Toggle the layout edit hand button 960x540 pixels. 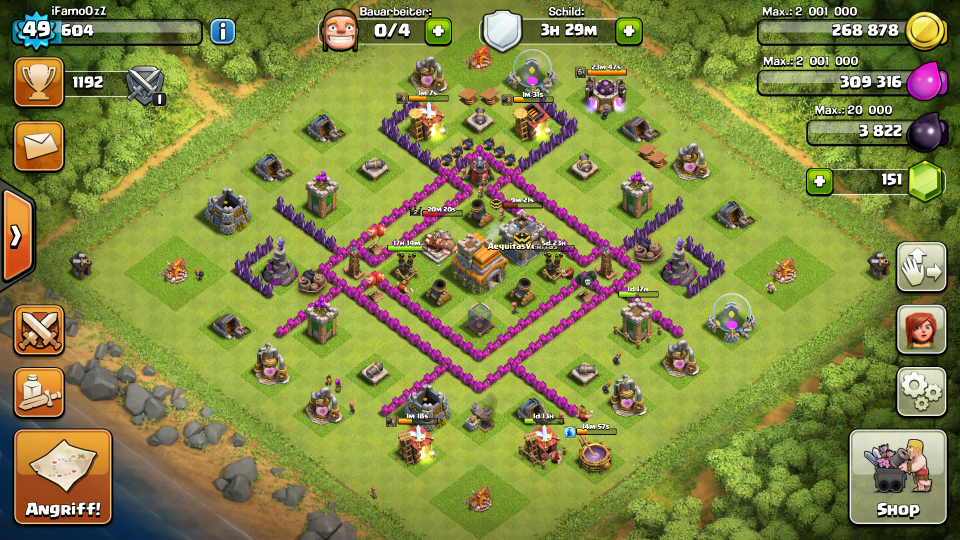point(920,267)
